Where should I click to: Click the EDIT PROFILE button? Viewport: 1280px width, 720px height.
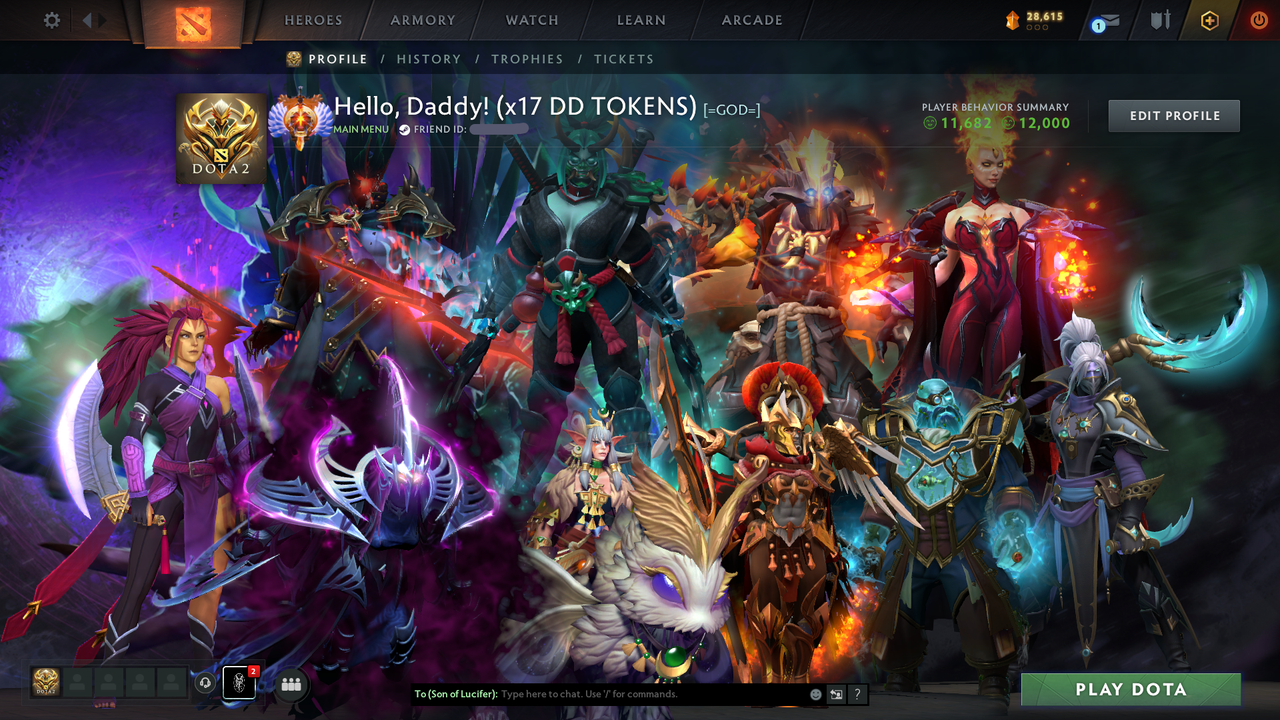point(1173,115)
